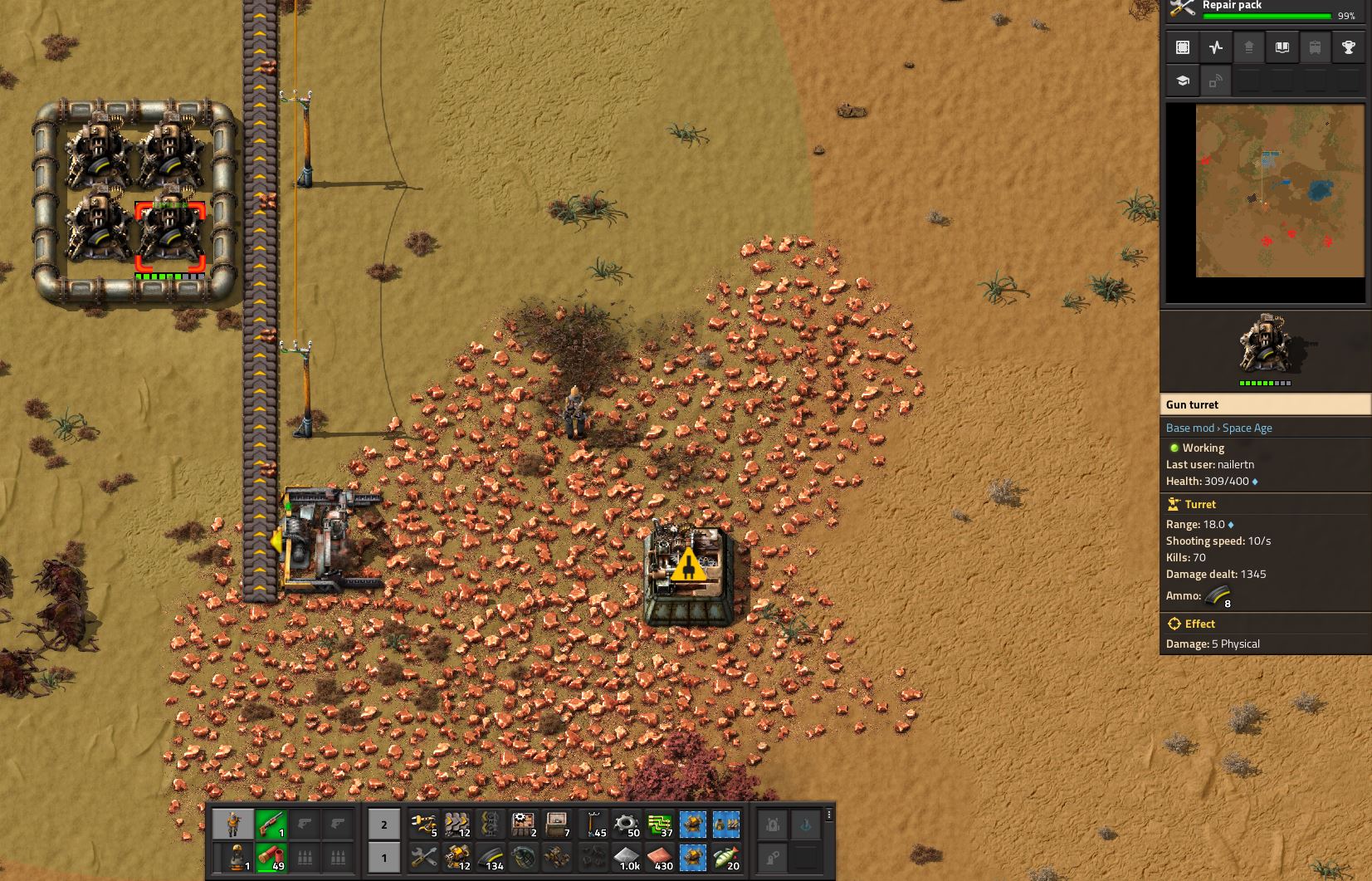Image resolution: width=1372 pixels, height=881 pixels.
Task: Open the tips and tricks graduation cap button
Action: point(1183,81)
